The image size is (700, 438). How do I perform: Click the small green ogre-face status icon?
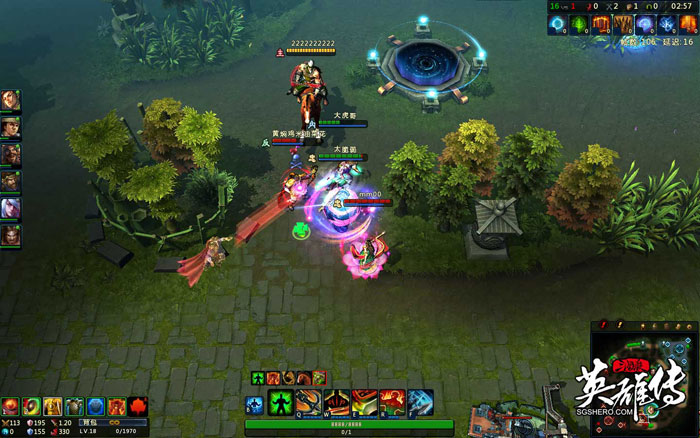pos(319,377)
